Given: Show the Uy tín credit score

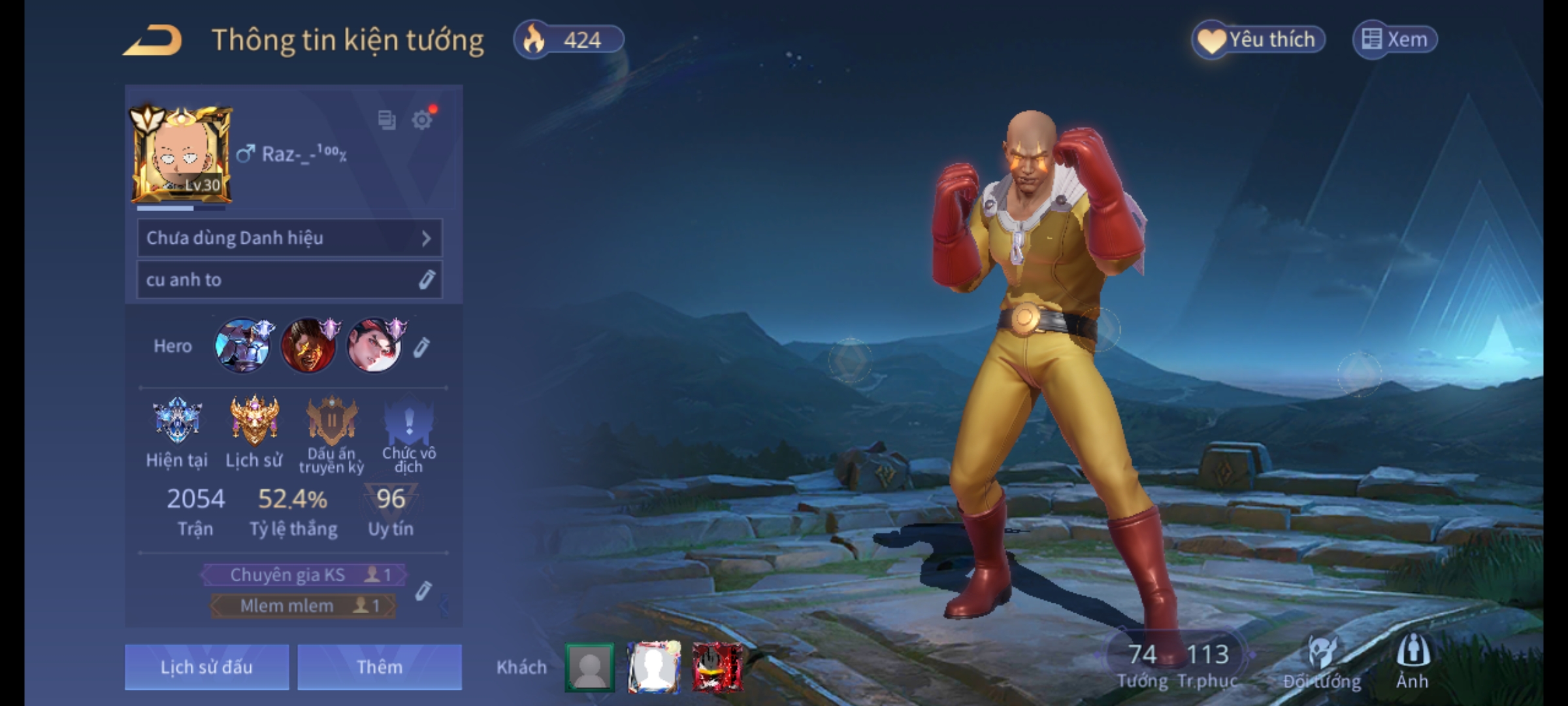Looking at the screenshot, I should pyautogui.click(x=391, y=510).
